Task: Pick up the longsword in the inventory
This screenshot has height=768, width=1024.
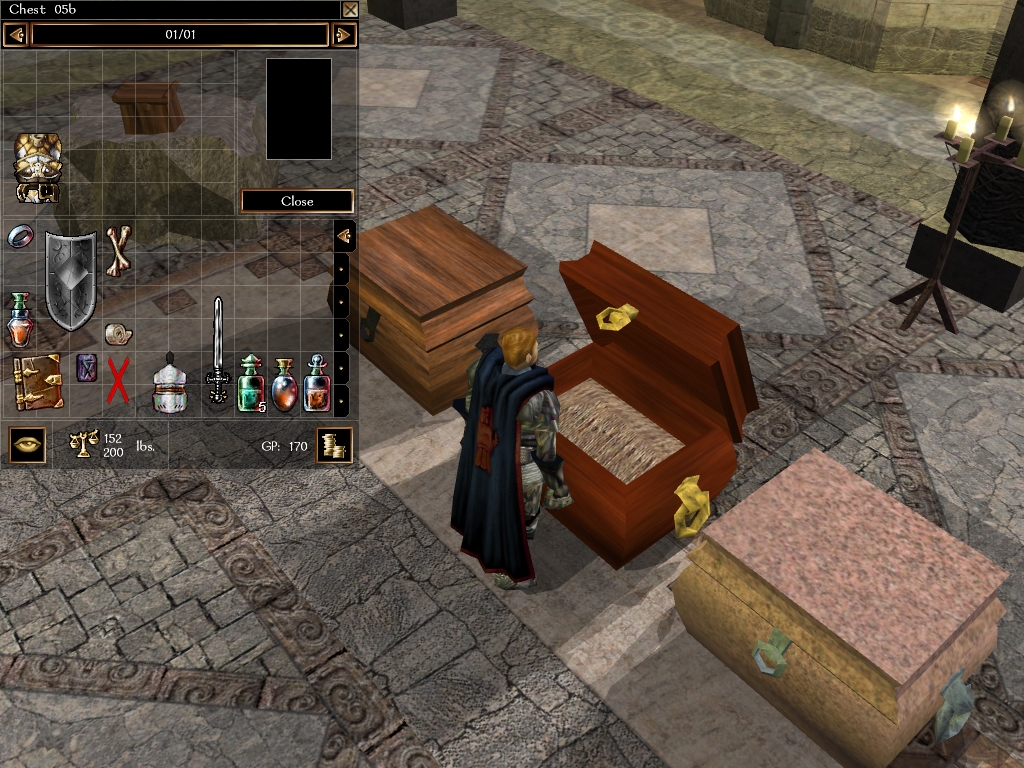Action: 217,350
